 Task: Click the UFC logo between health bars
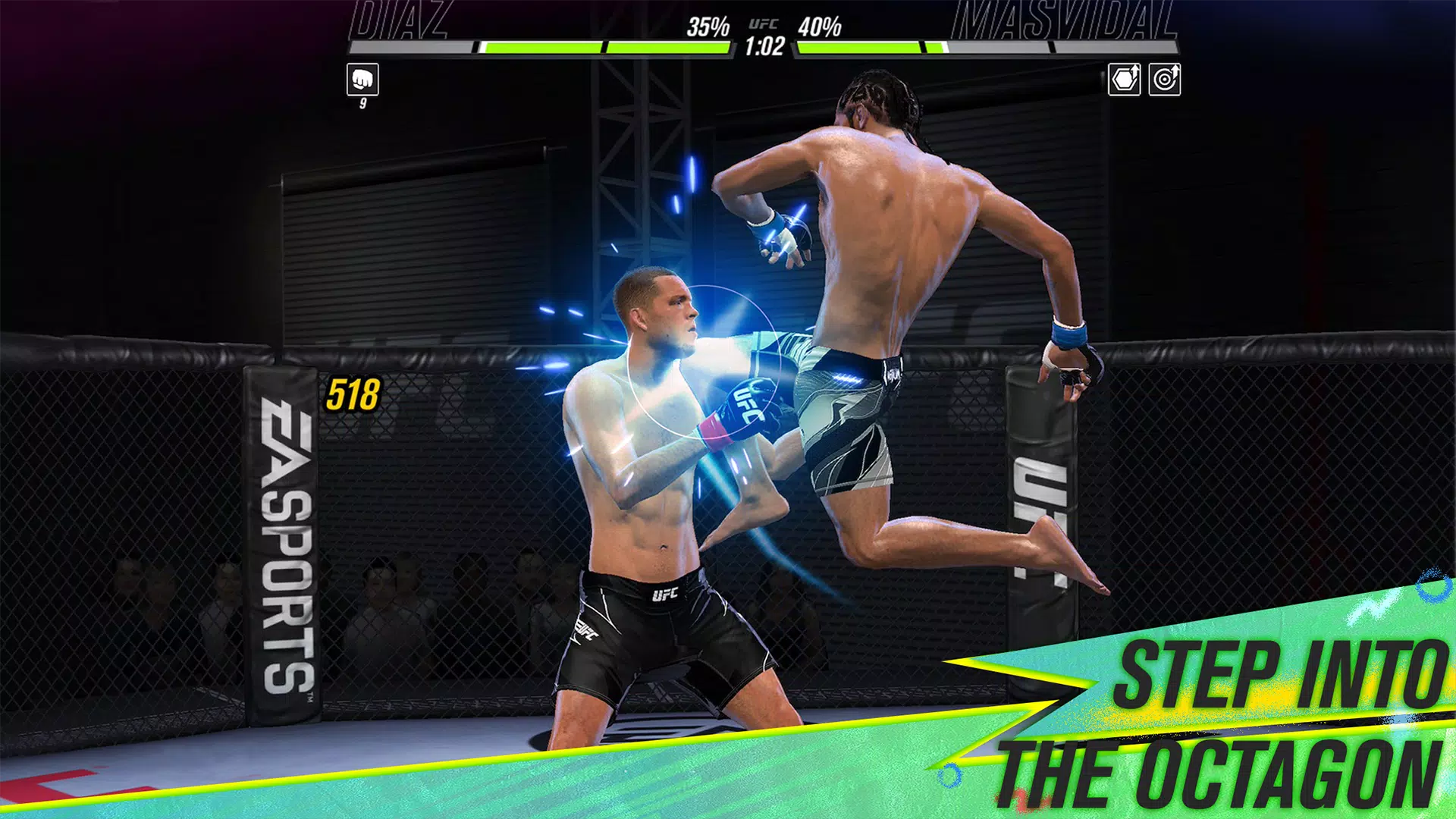766,25
